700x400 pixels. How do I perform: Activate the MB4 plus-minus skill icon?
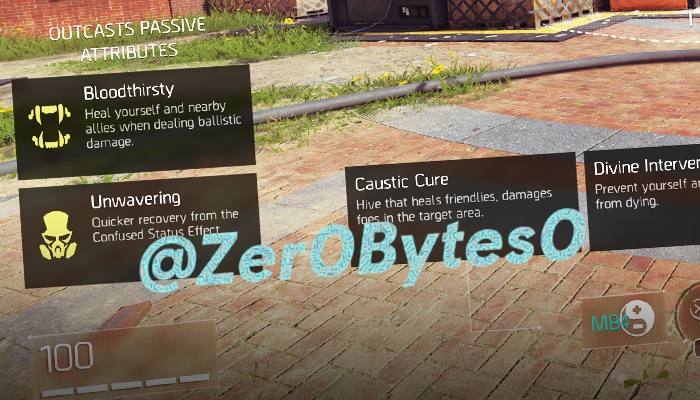(625, 321)
